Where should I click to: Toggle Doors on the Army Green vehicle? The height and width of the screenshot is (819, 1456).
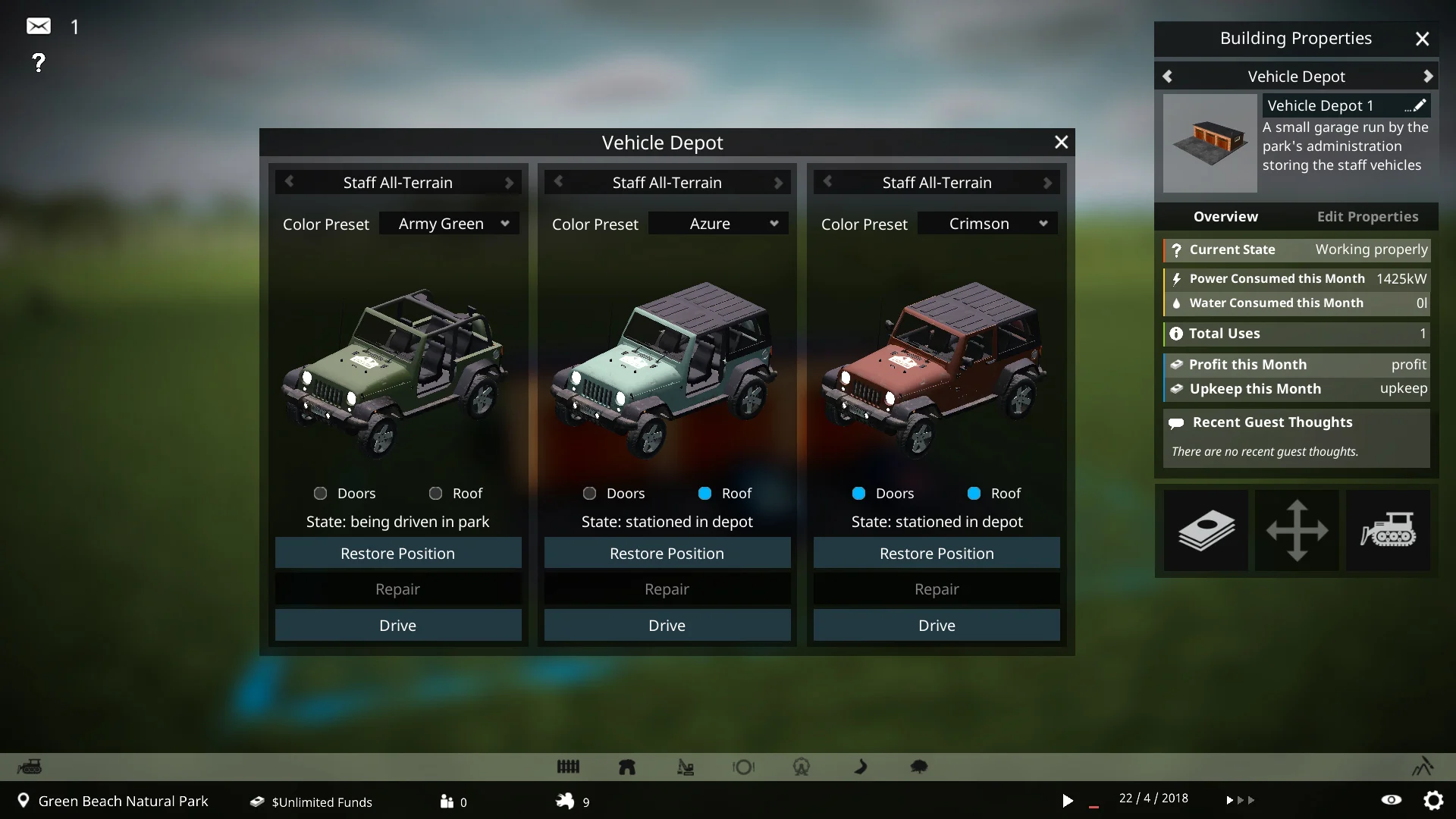point(321,494)
